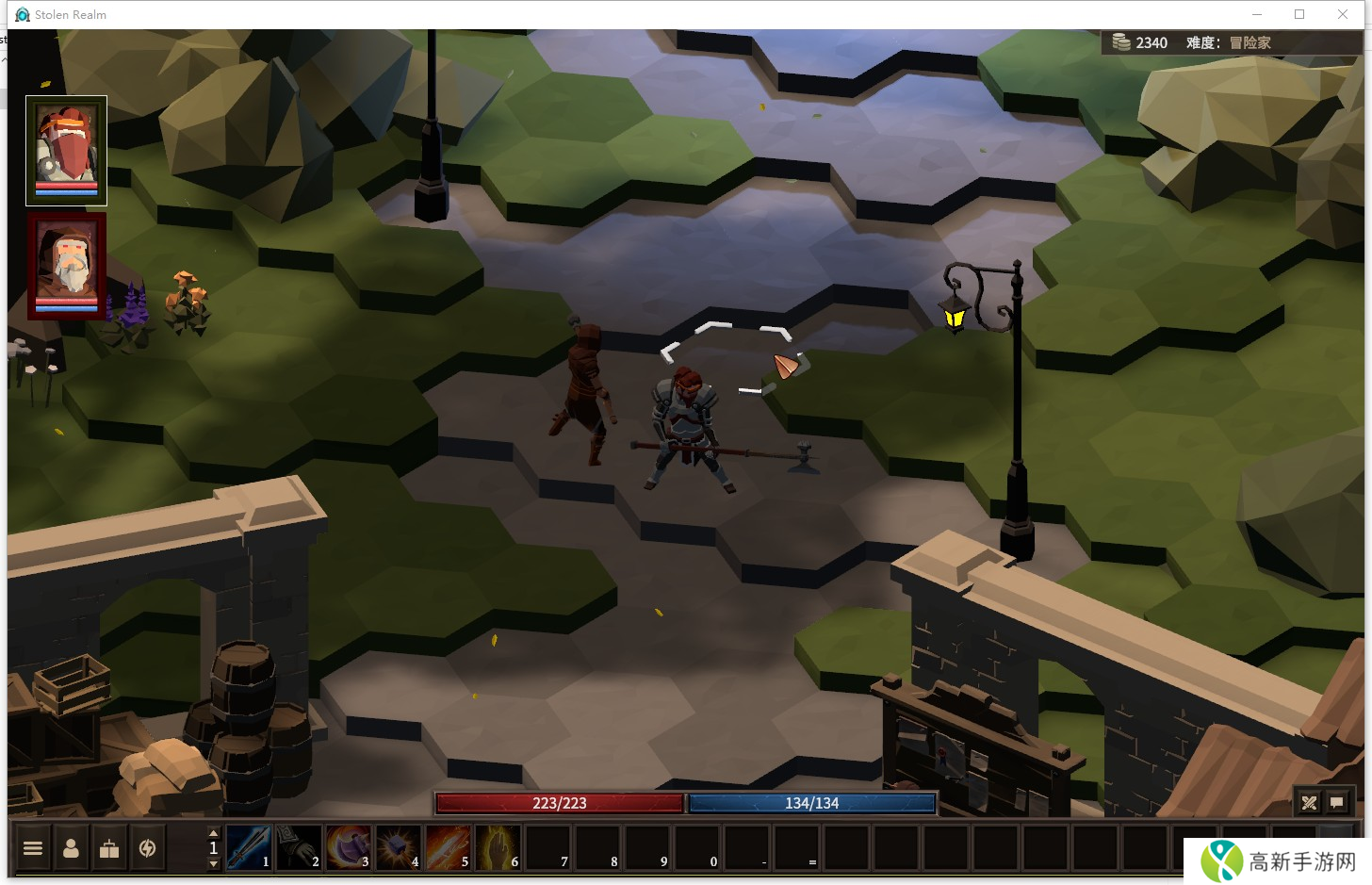
Task: Select the white-bearded elder party portrait
Action: point(66,266)
